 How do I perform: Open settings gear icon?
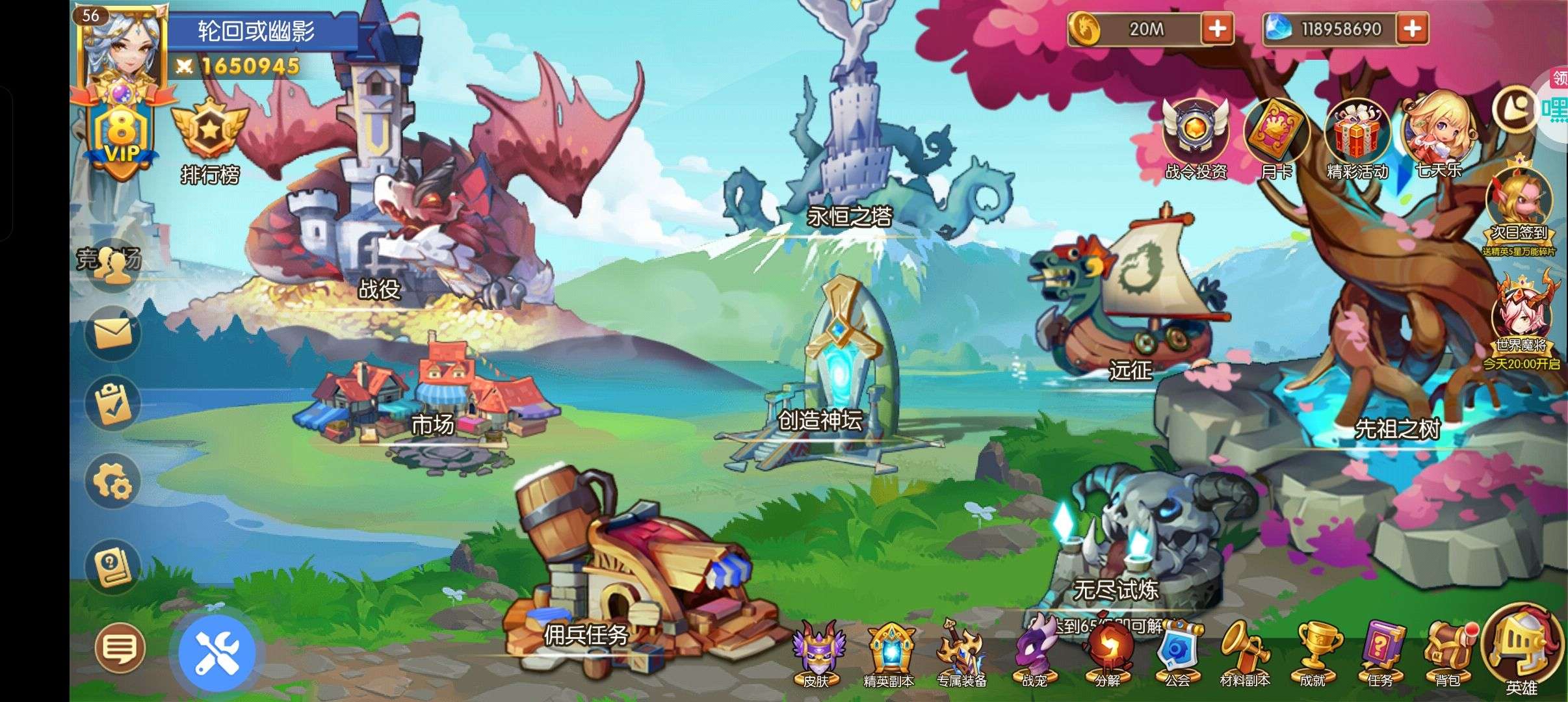click(x=113, y=482)
